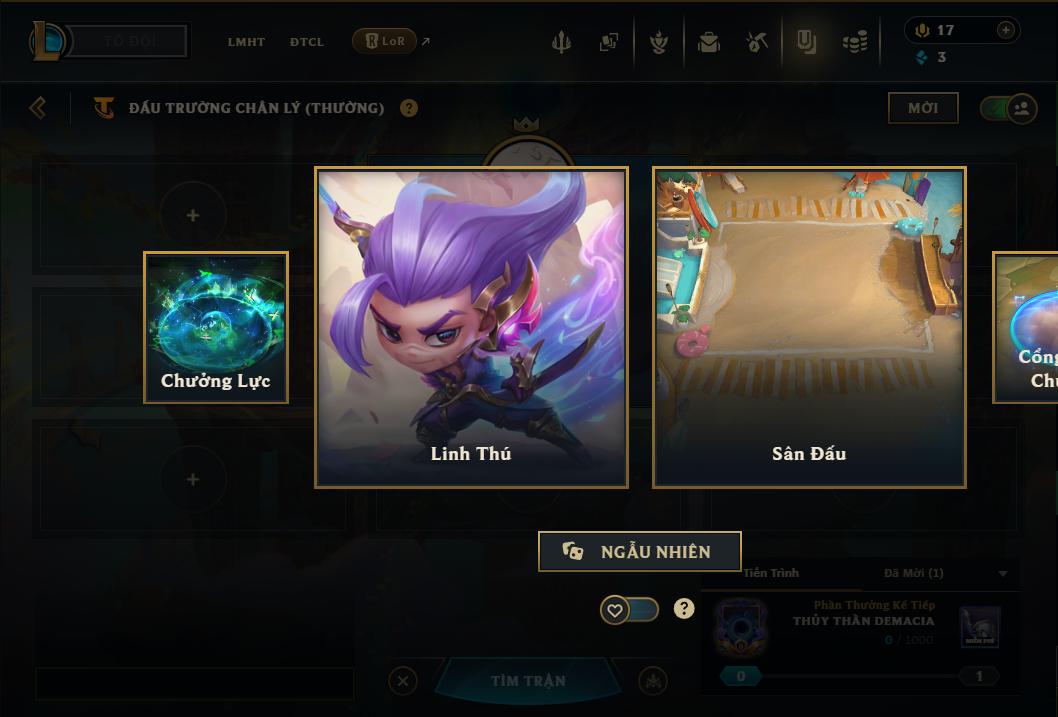1058x717 pixels.
Task: Show game mode help beside the title
Action: 409,108
